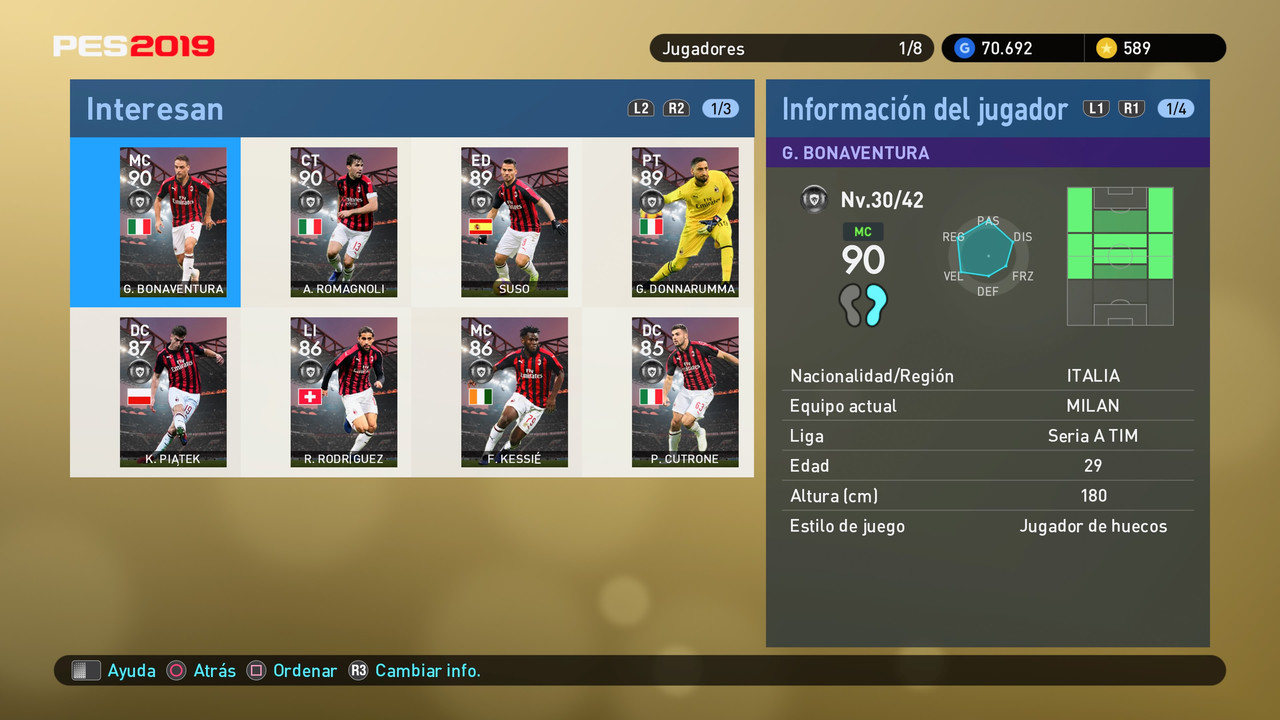Screen dimensions: 1280x720
Task: Expand the Jugadores 1/8 counter
Action: coord(790,47)
